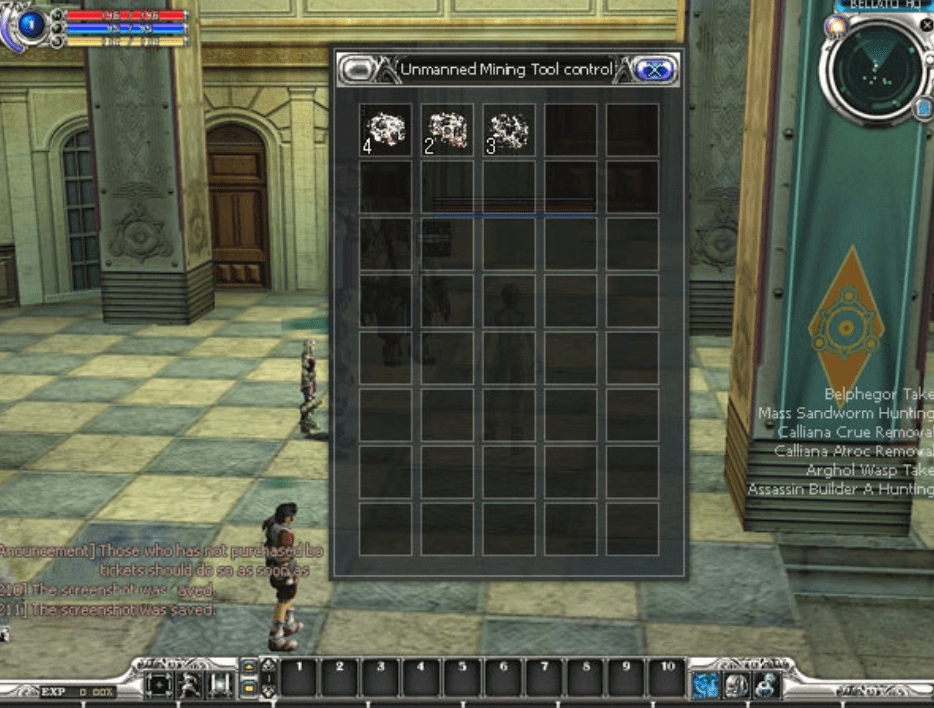The image size is (934, 708).
Task: Click the crosshair target icon on bottom bar
Action: (x=158, y=685)
